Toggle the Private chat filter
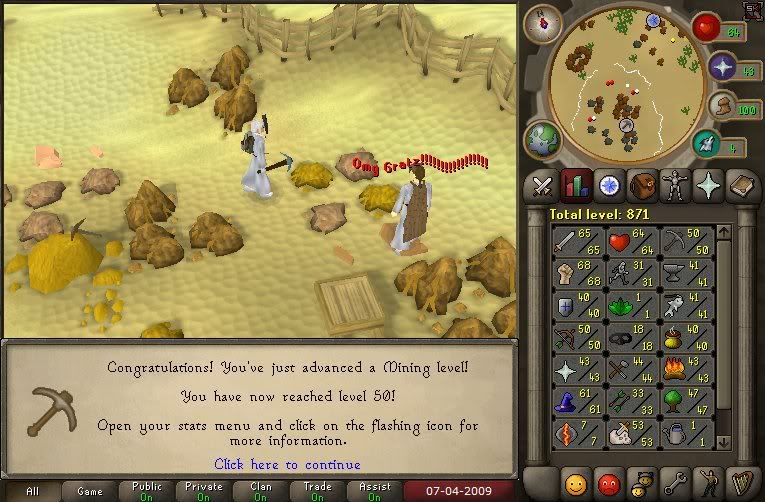 click(203, 491)
